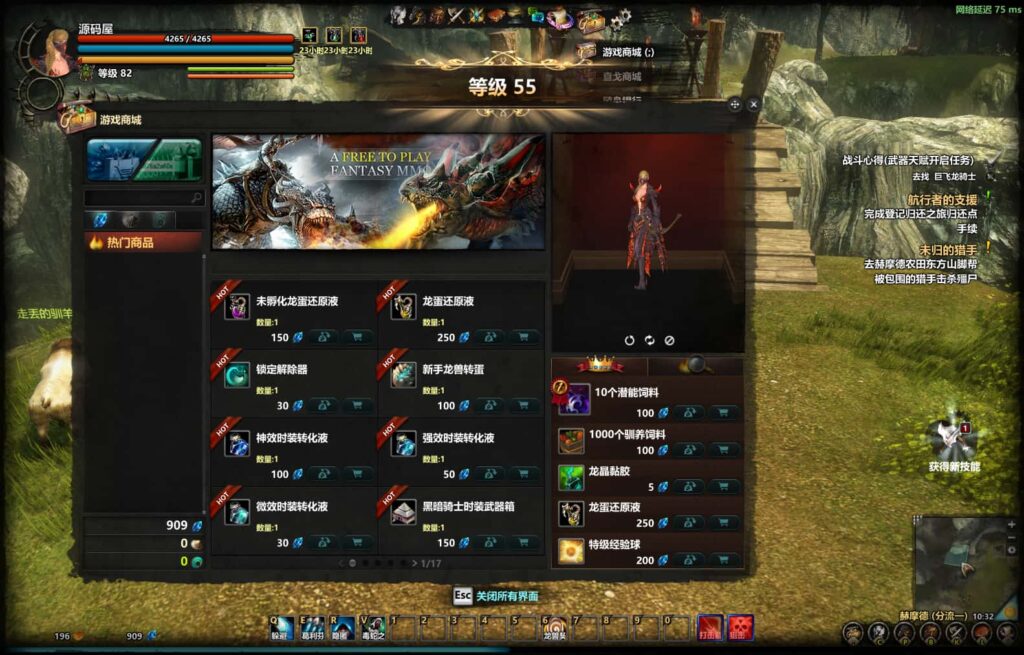This screenshot has width=1024, height=655.
Task: Switch to the crown bestsellers tab
Action: click(600, 365)
